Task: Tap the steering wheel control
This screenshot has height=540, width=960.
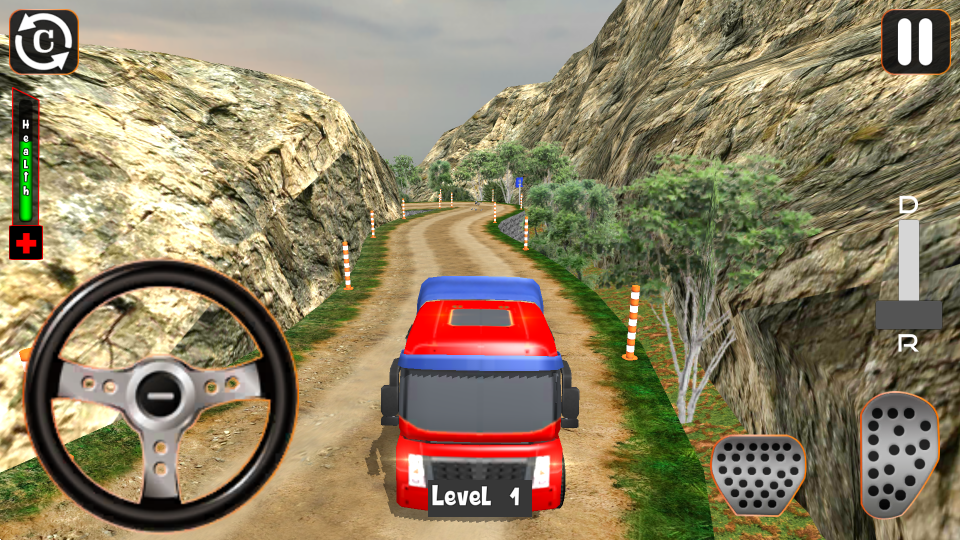Action: 160,396
